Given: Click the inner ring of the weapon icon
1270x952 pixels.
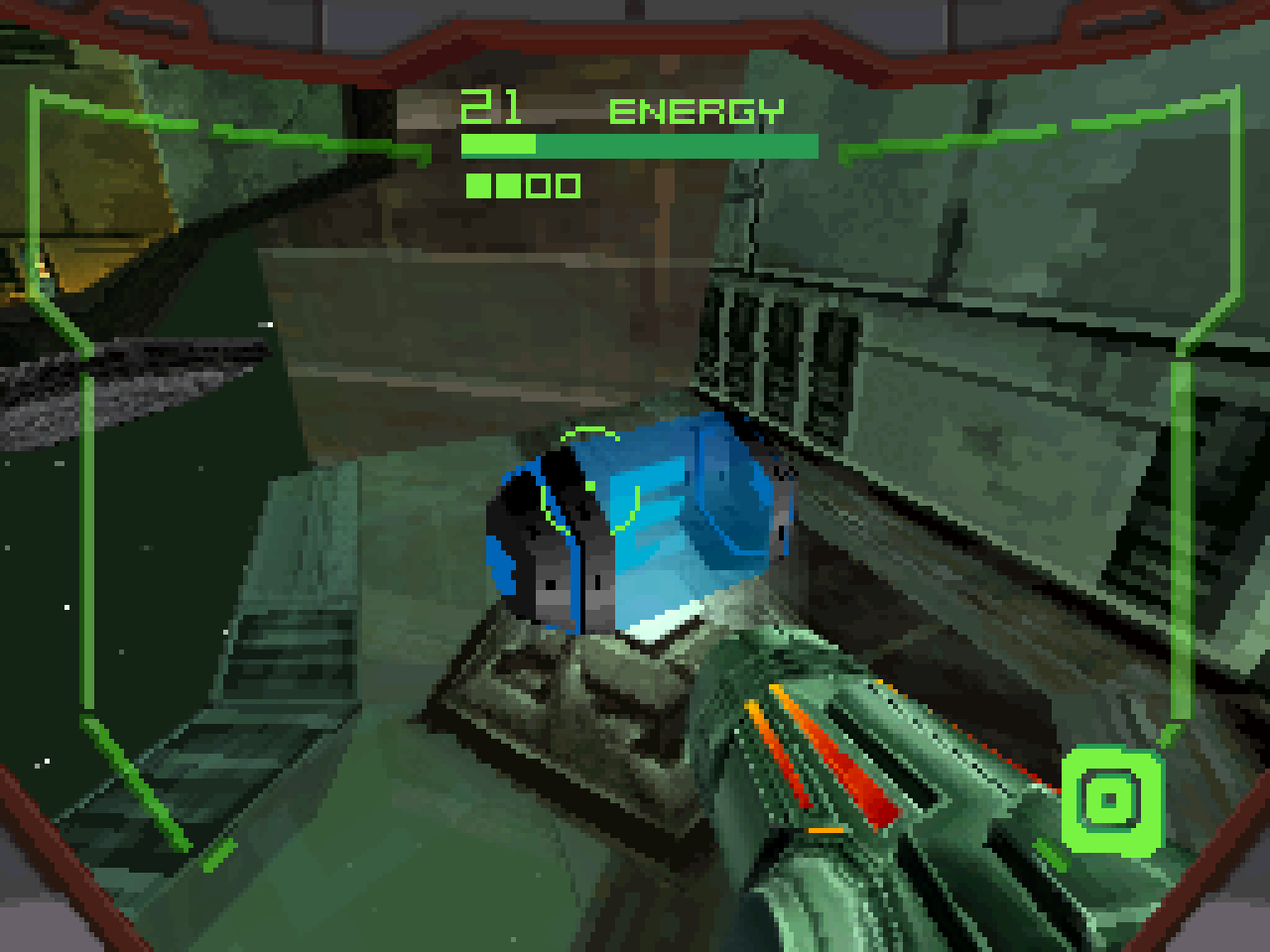Looking at the screenshot, I should point(1110,799).
